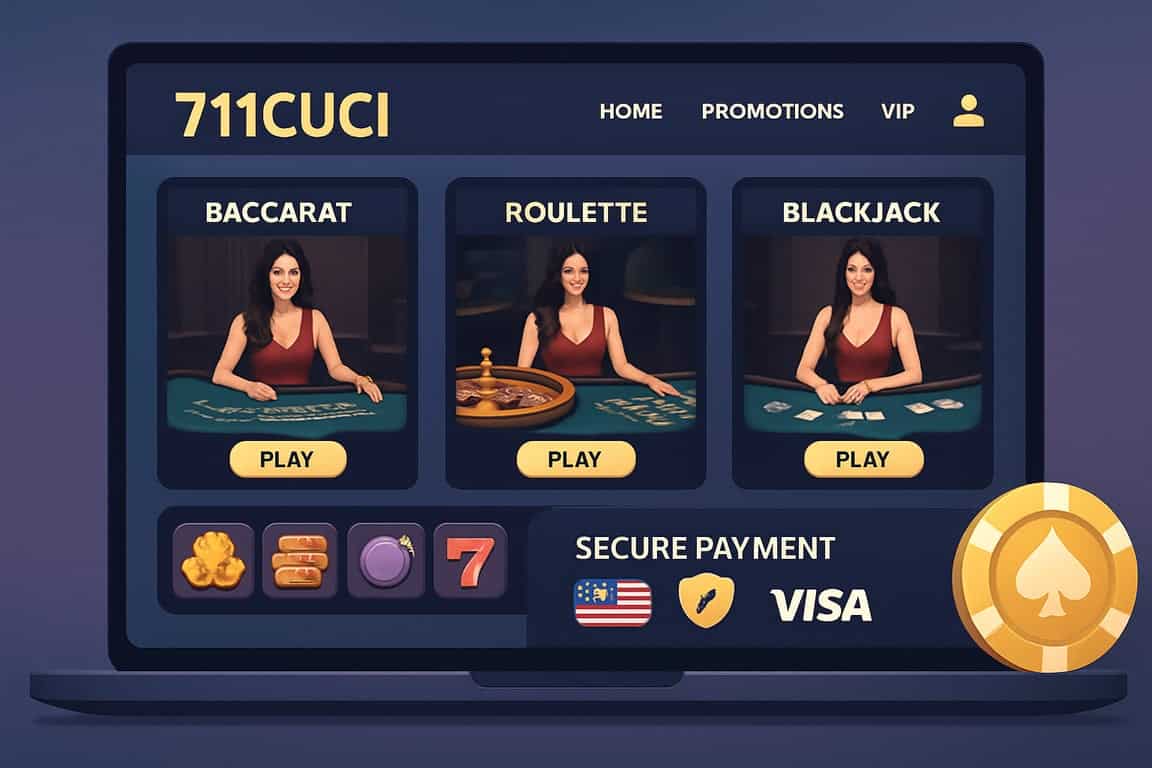This screenshot has width=1152, height=768.
Task: Select the VISA payment method
Action: tap(820, 604)
